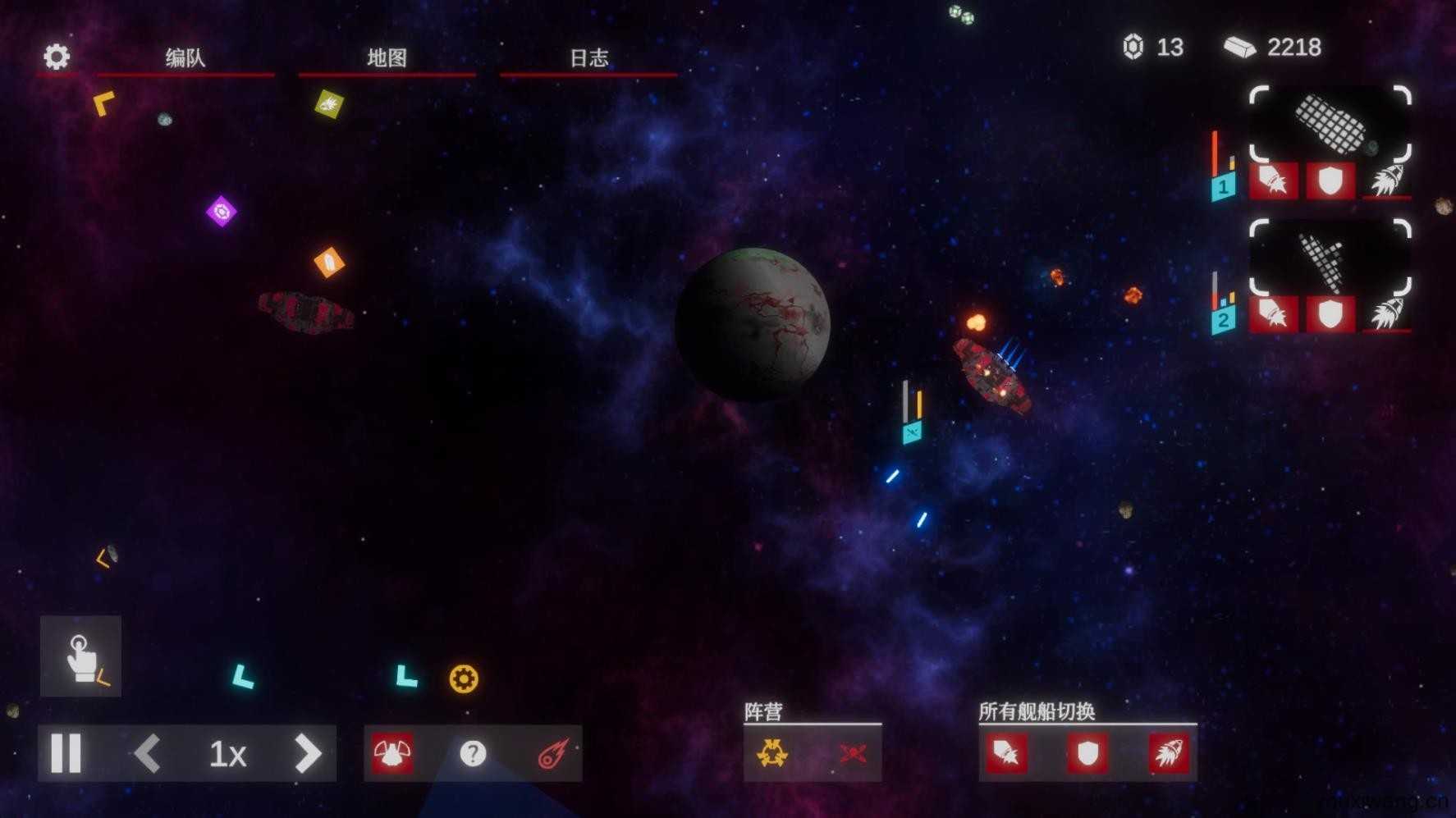The height and width of the screenshot is (818, 1456).
Task: Decrease game speed with left arrow
Action: coord(148,753)
